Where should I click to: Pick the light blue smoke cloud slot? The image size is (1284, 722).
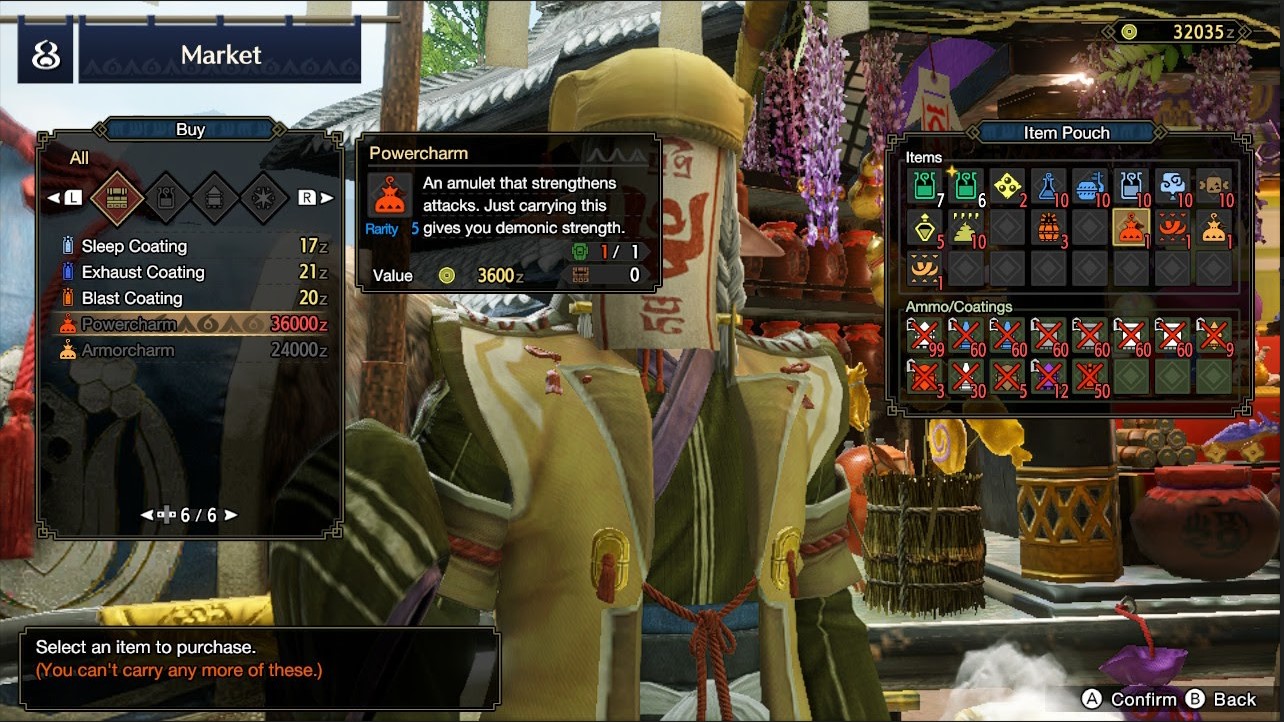point(1172,186)
